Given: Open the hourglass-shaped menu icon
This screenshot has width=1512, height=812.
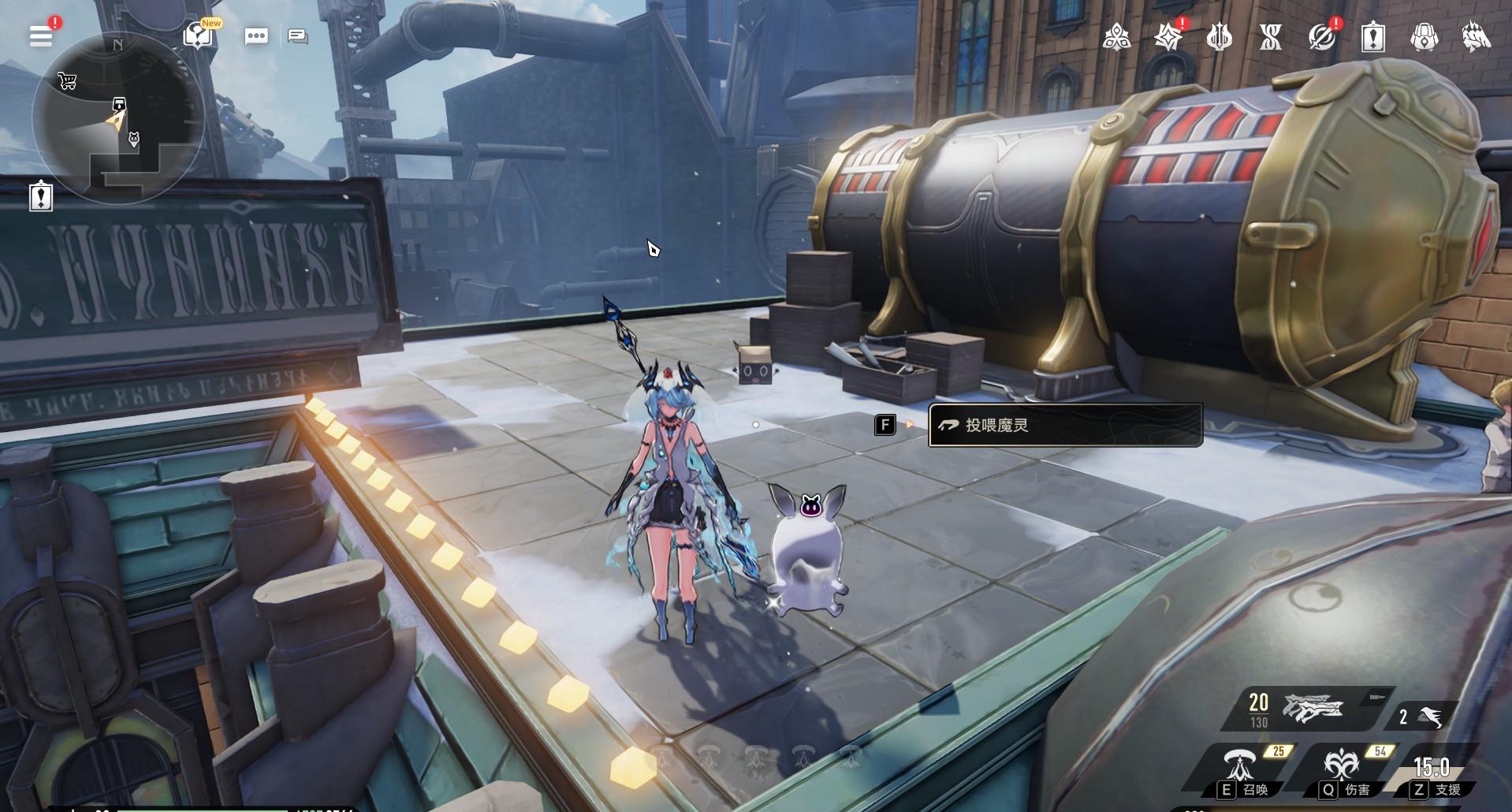Looking at the screenshot, I should [1270, 36].
